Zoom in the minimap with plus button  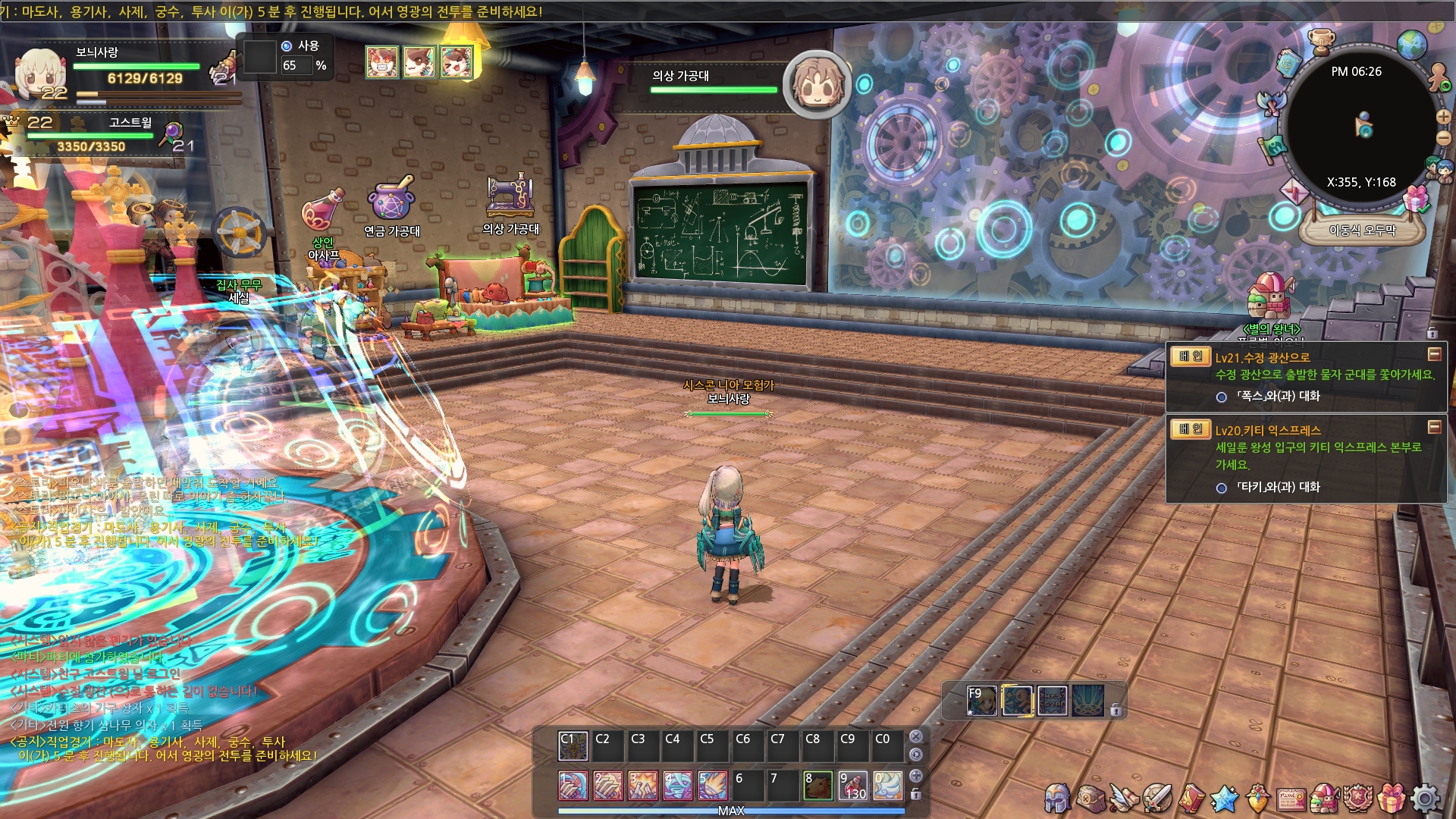[1443, 117]
